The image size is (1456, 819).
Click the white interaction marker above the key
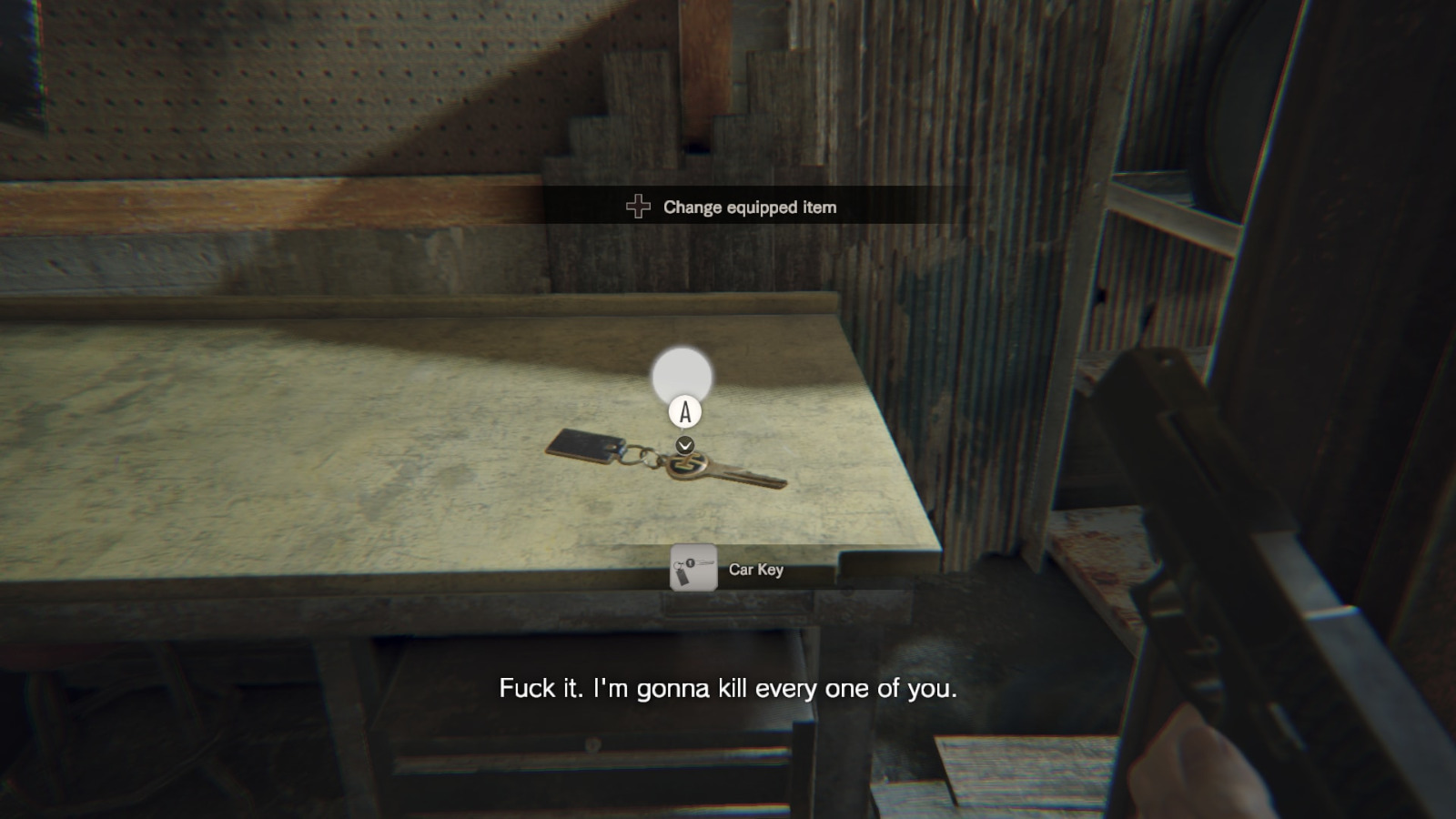coord(682,376)
